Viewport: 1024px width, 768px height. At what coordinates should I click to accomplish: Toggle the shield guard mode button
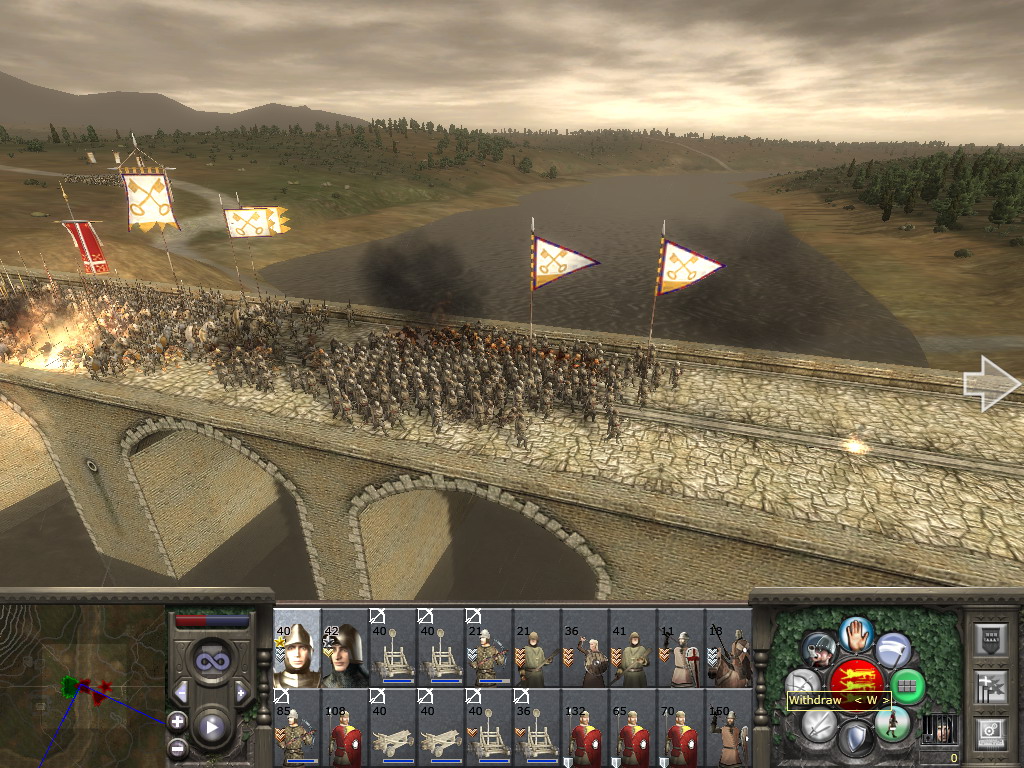pyautogui.click(x=856, y=740)
